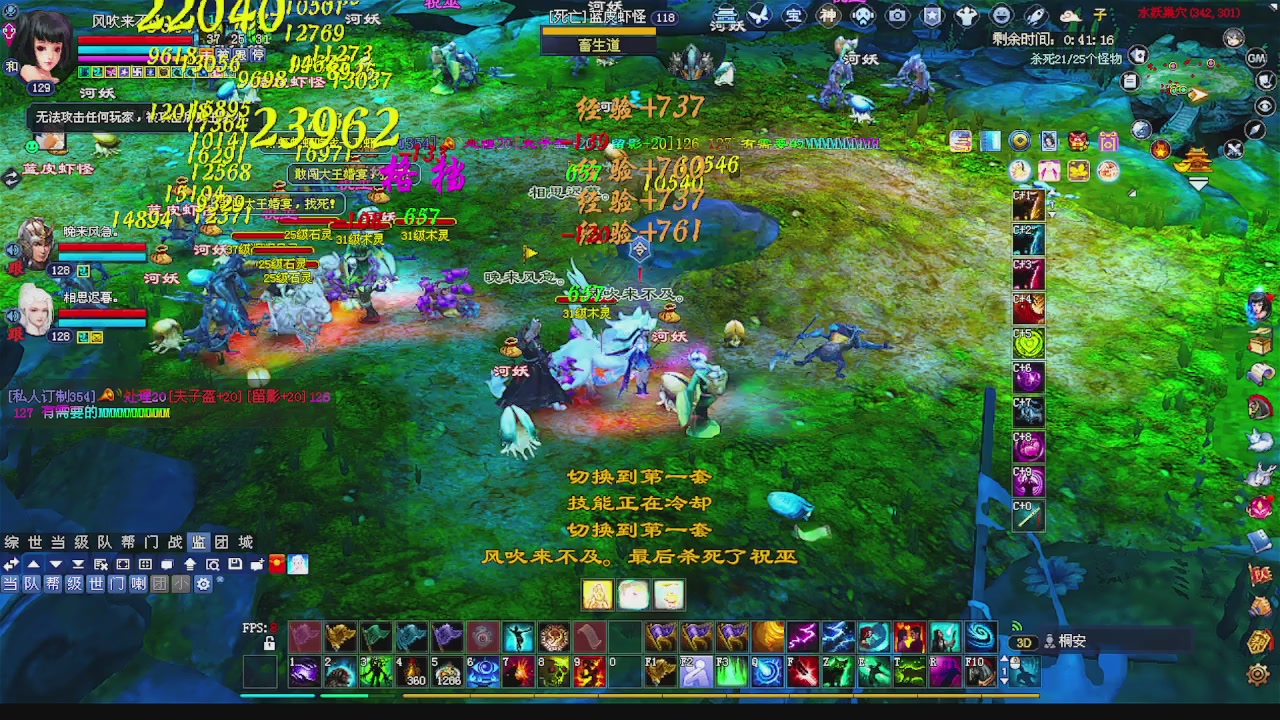Click the up arrow of the hotbar page stepper
This screenshot has width=1280, height=720.
coord(1004,658)
